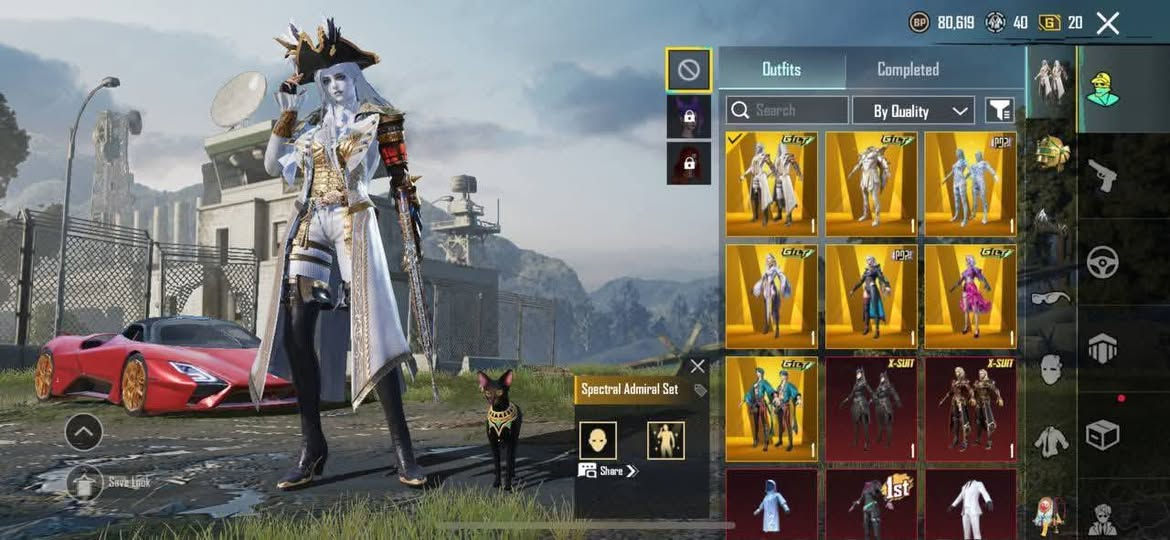Select the face mask category
This screenshot has width=1170, height=540.
pos(1051,368)
